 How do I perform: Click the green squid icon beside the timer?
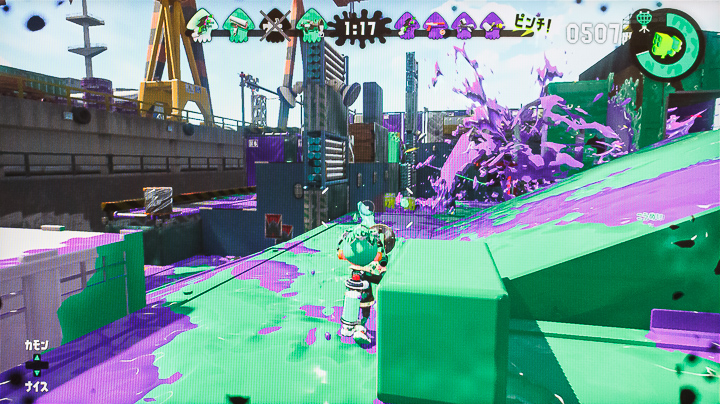[311, 24]
